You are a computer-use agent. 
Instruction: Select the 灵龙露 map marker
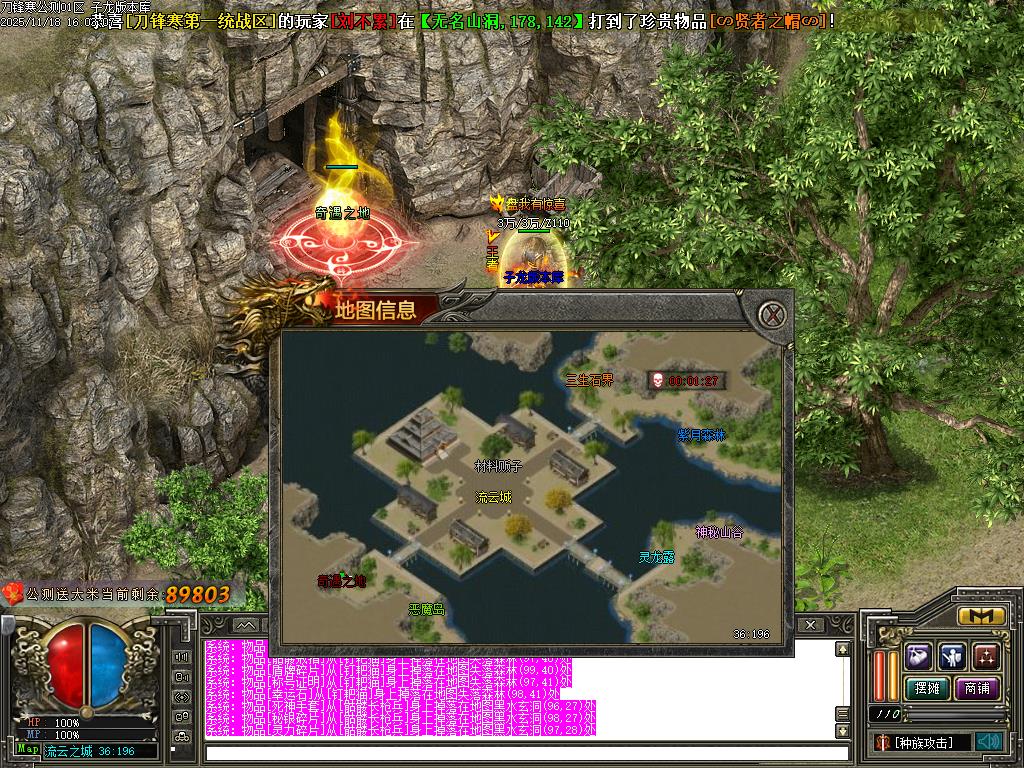point(657,557)
